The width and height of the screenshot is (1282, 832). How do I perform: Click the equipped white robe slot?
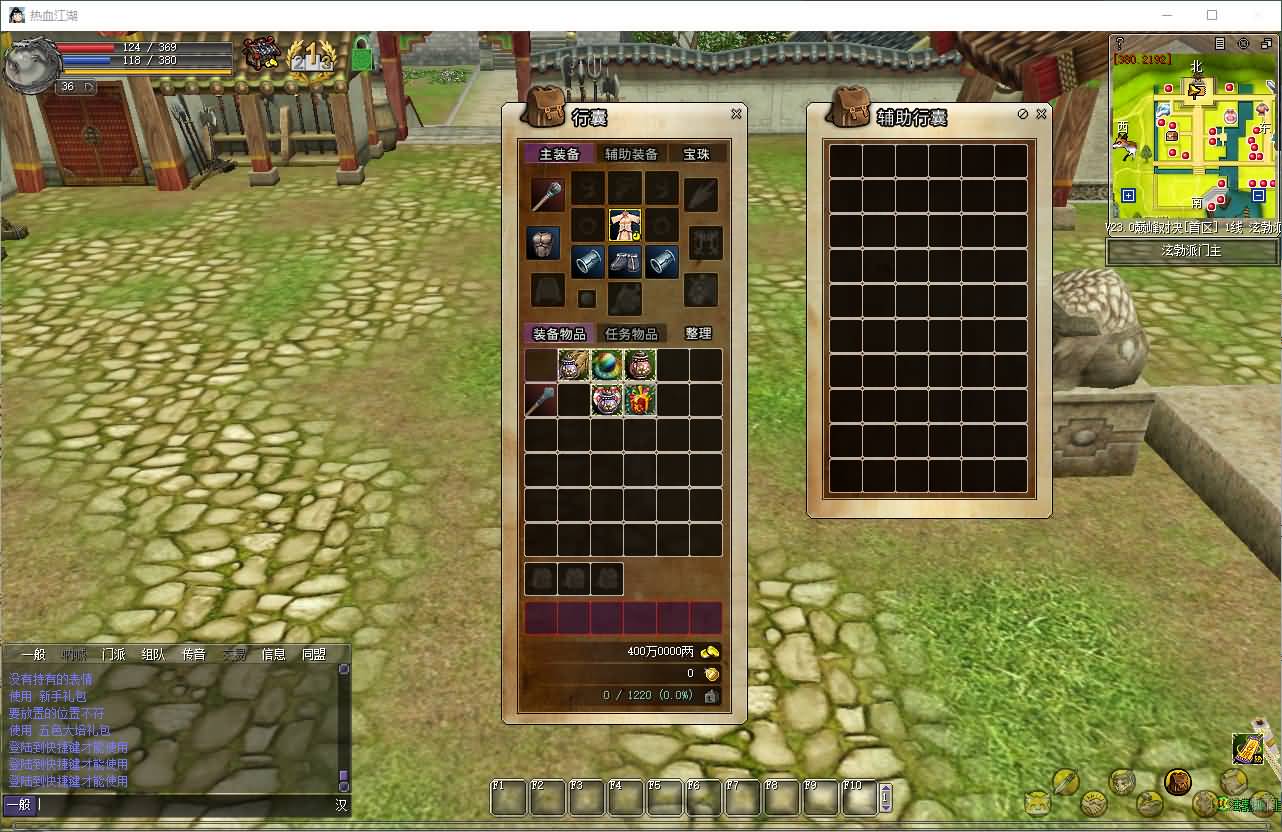[625, 225]
